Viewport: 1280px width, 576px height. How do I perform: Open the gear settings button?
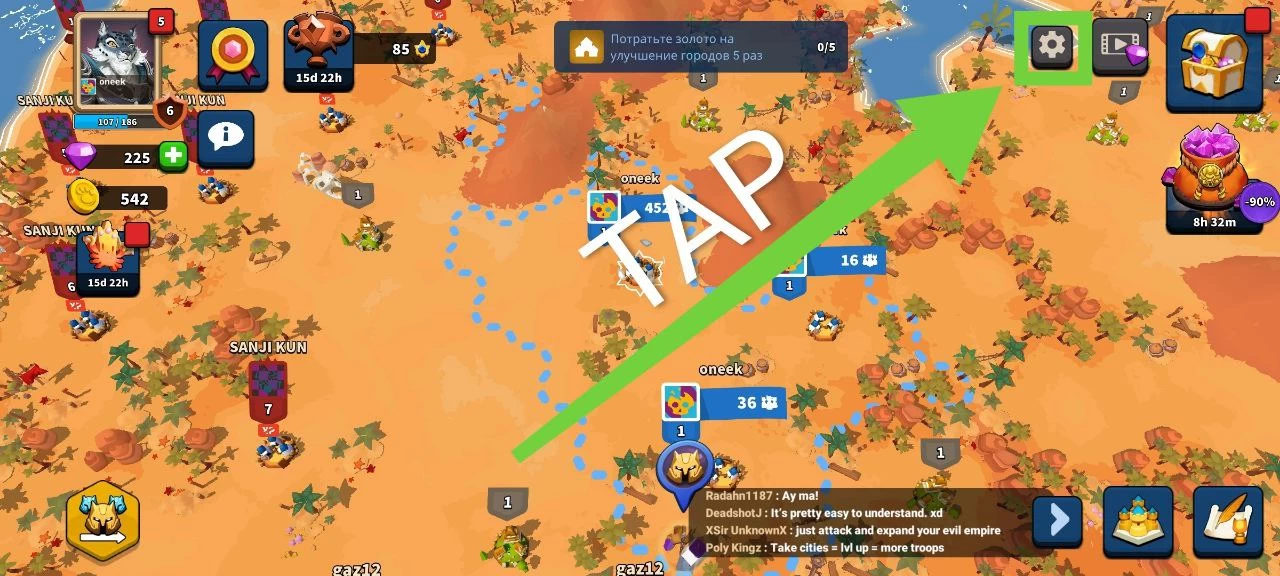1052,45
